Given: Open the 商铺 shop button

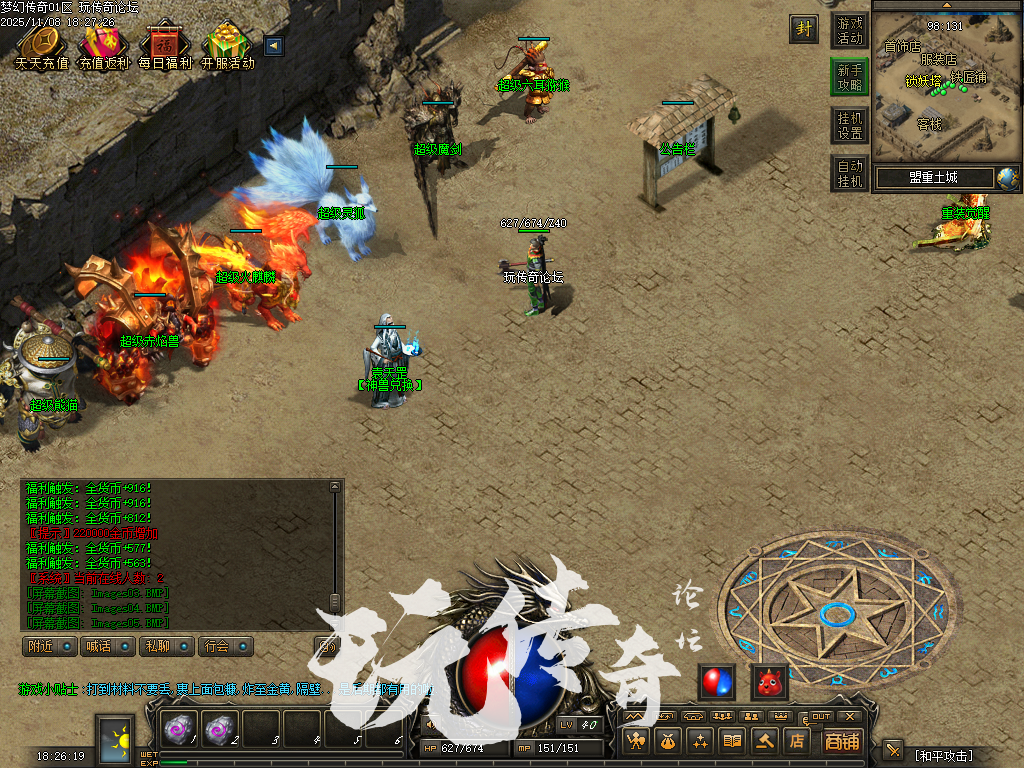Looking at the screenshot, I should pyautogui.click(x=842, y=741).
